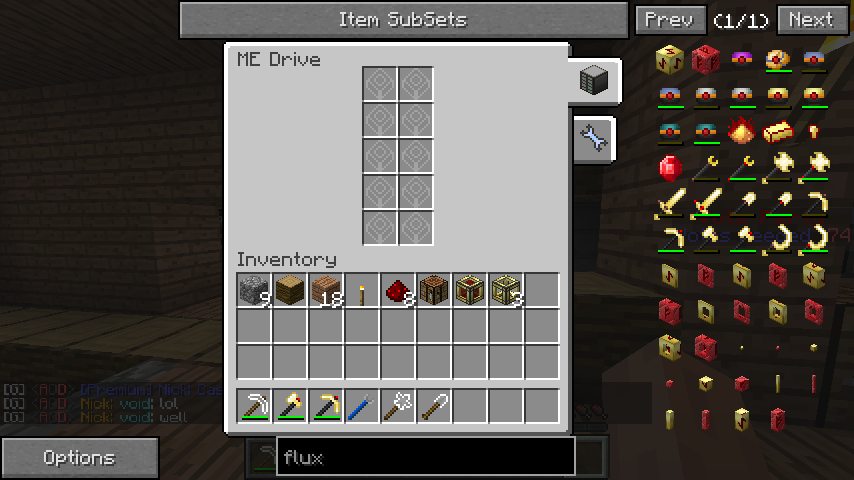Click the Next page button
The width and height of the screenshot is (854, 480).
coord(810,19)
